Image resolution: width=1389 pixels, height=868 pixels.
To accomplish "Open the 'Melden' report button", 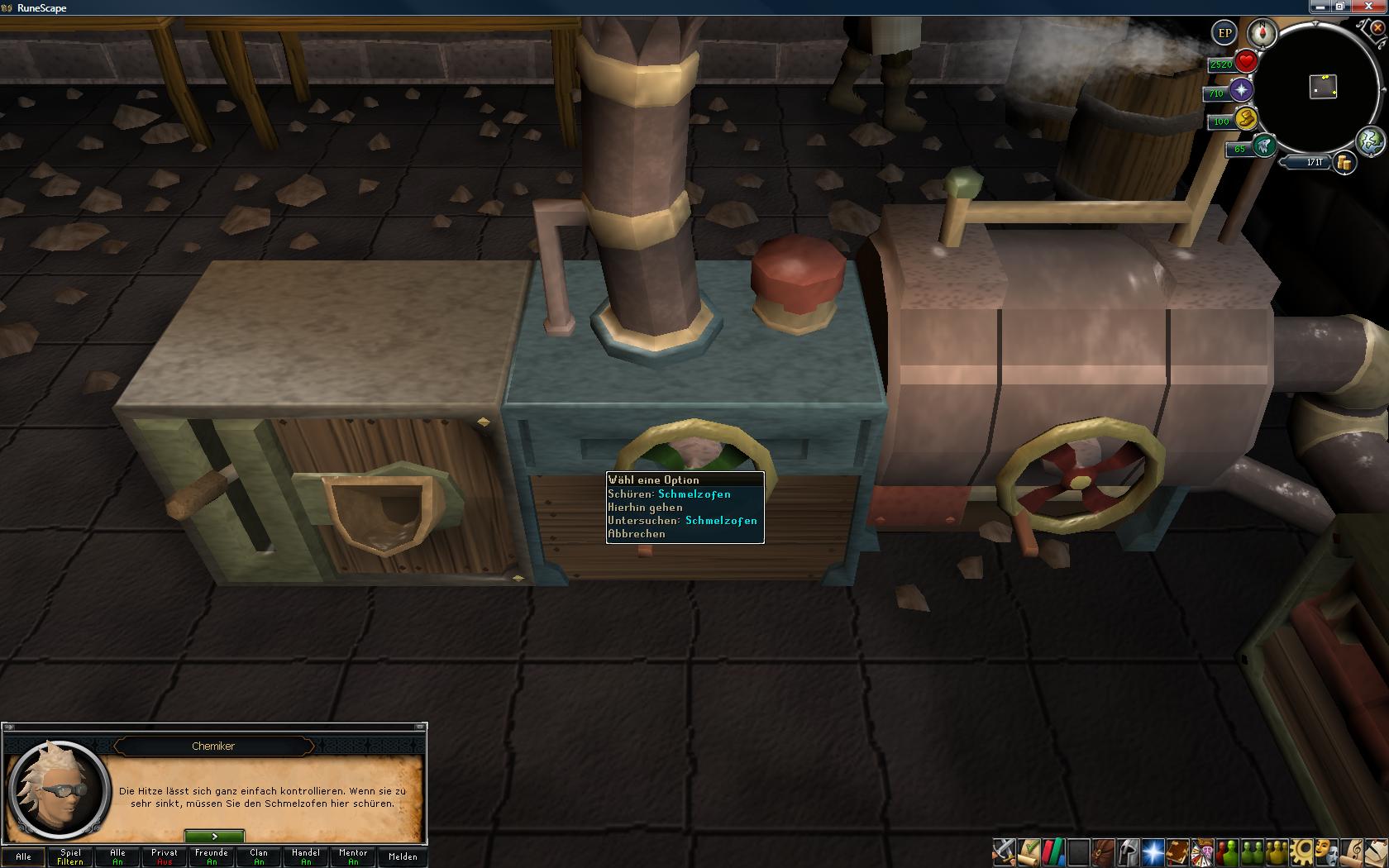I will [403, 856].
